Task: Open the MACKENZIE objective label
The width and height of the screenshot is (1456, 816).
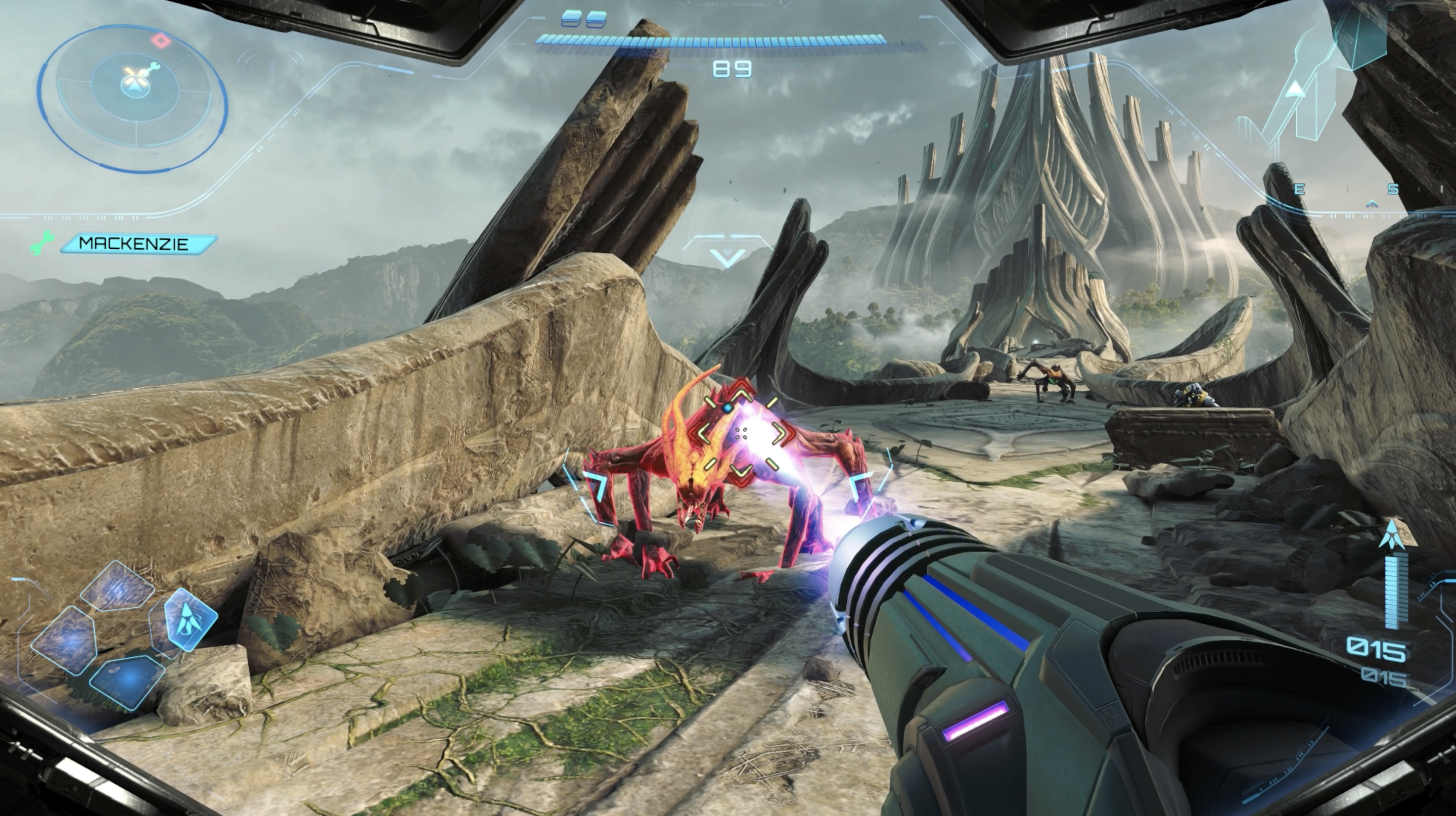Action: tap(135, 245)
